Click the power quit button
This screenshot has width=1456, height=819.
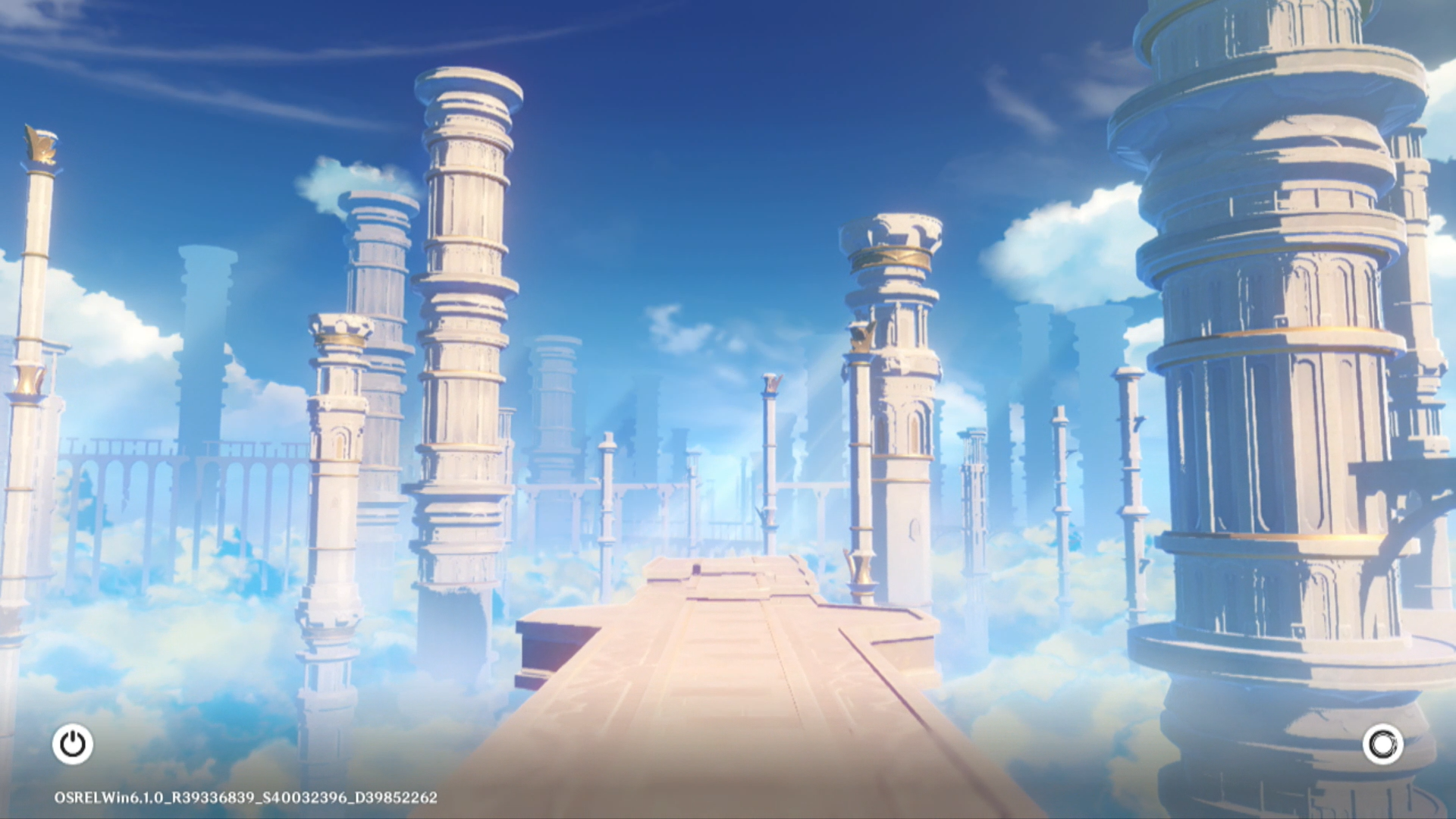point(73,744)
